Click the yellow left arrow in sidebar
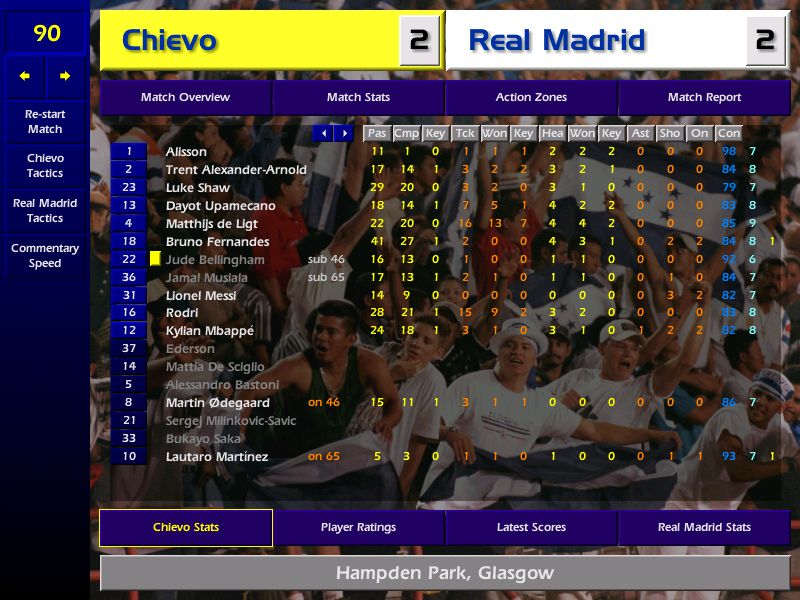The height and width of the screenshot is (600, 800). pyautogui.click(x=25, y=76)
